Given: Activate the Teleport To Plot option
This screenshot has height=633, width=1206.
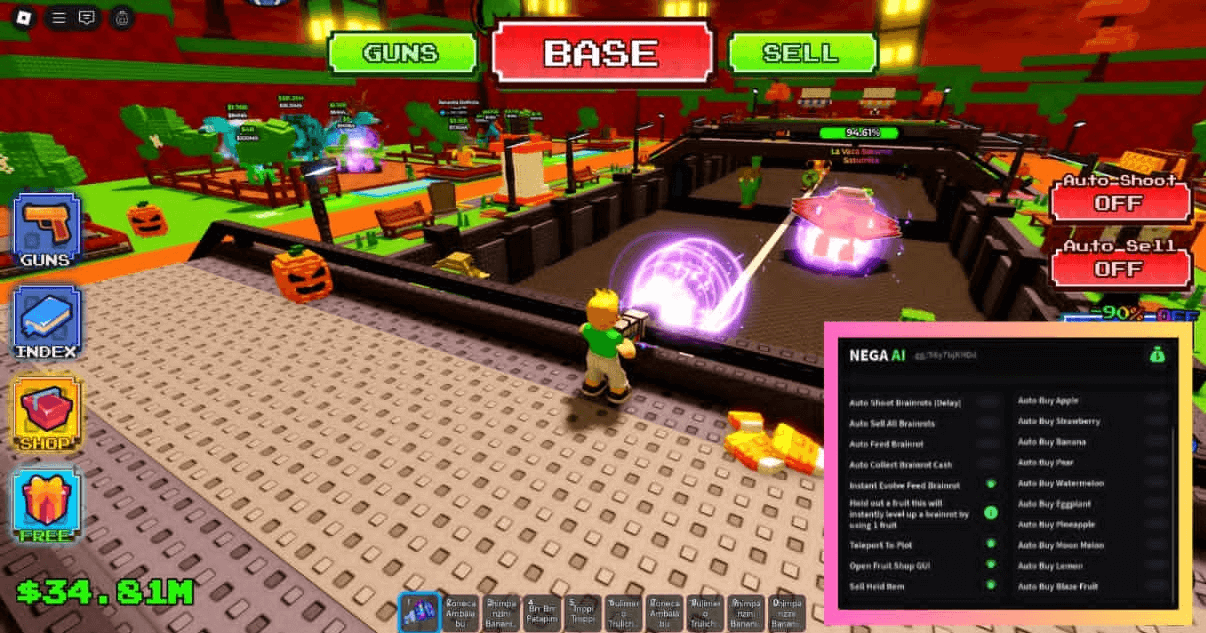Looking at the screenshot, I should tap(990, 543).
